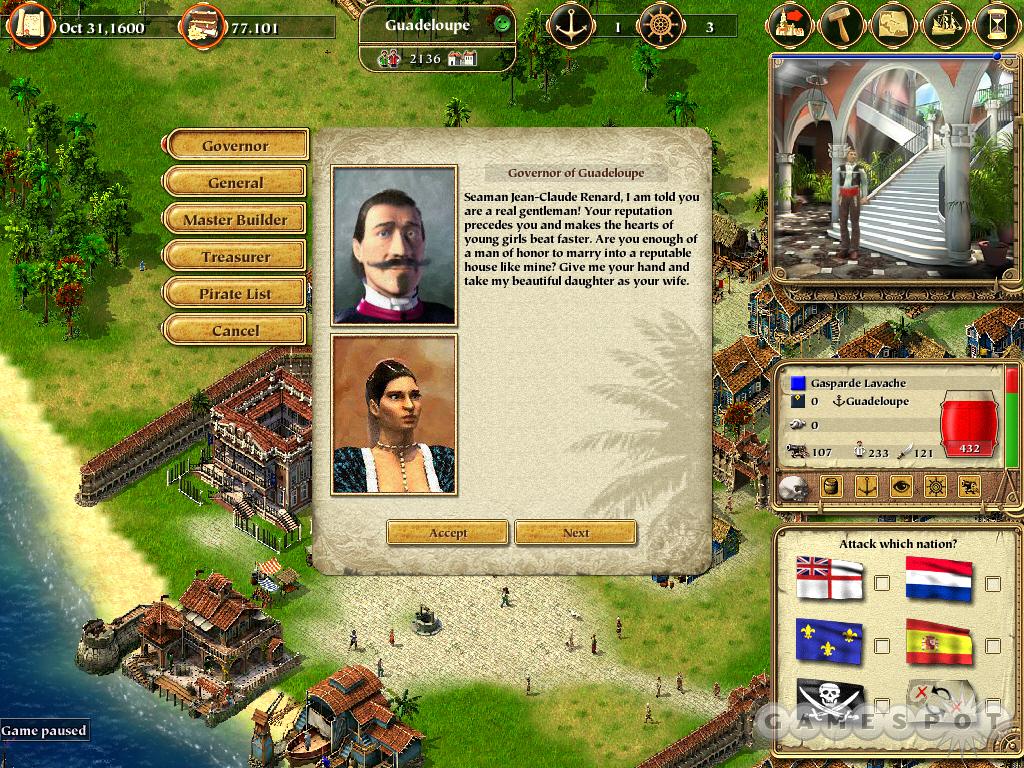
Task: Tick the Spanish flag checkbox
Action: tap(993, 645)
